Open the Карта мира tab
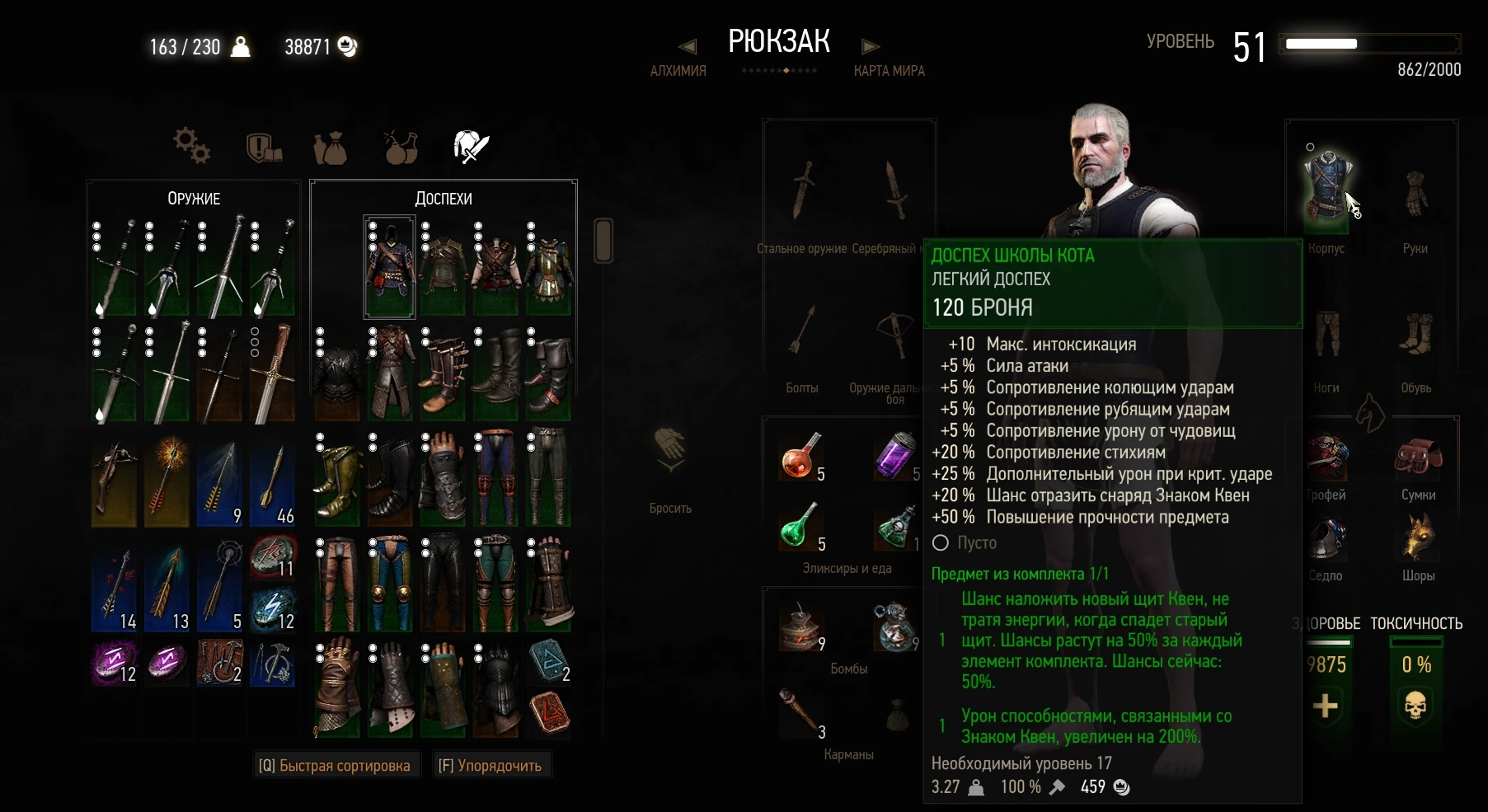1488x812 pixels. 889,71
